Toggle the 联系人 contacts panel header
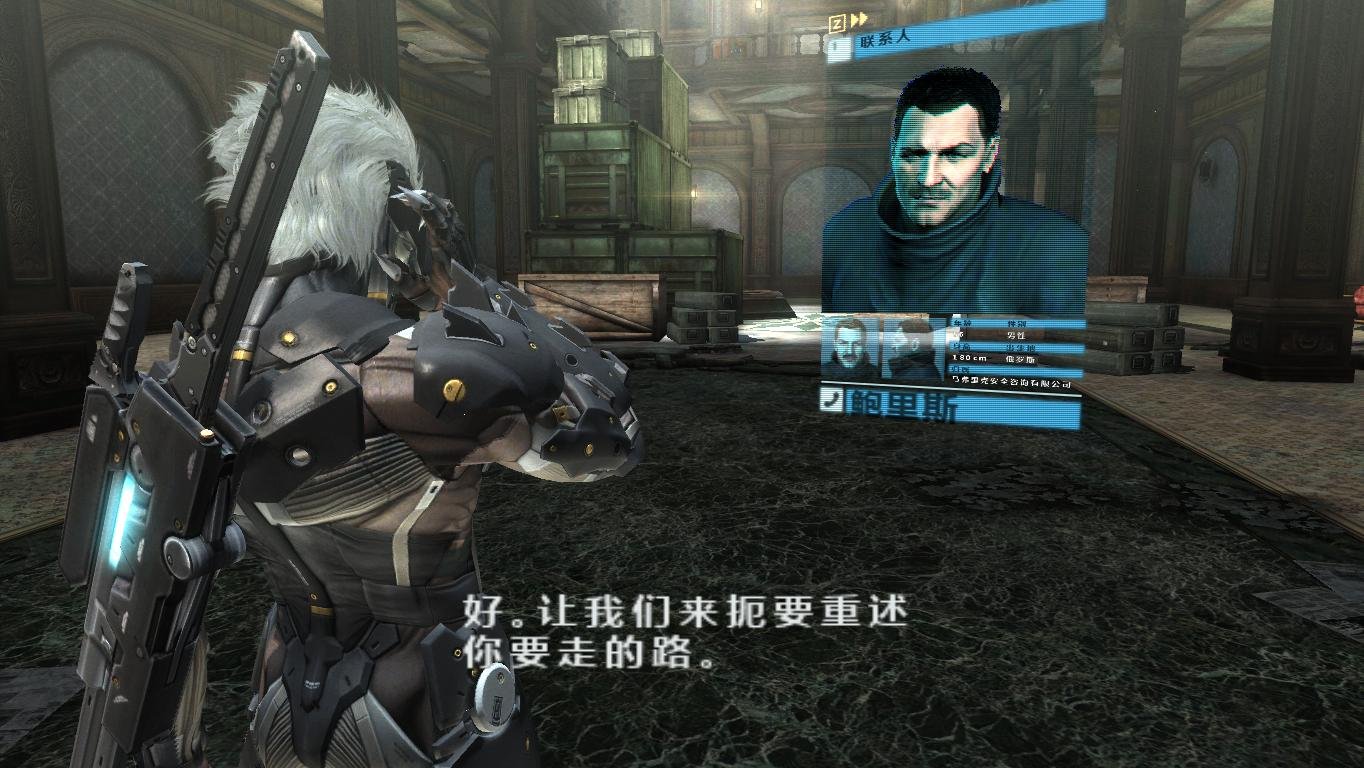The width and height of the screenshot is (1364, 768). coord(886,40)
